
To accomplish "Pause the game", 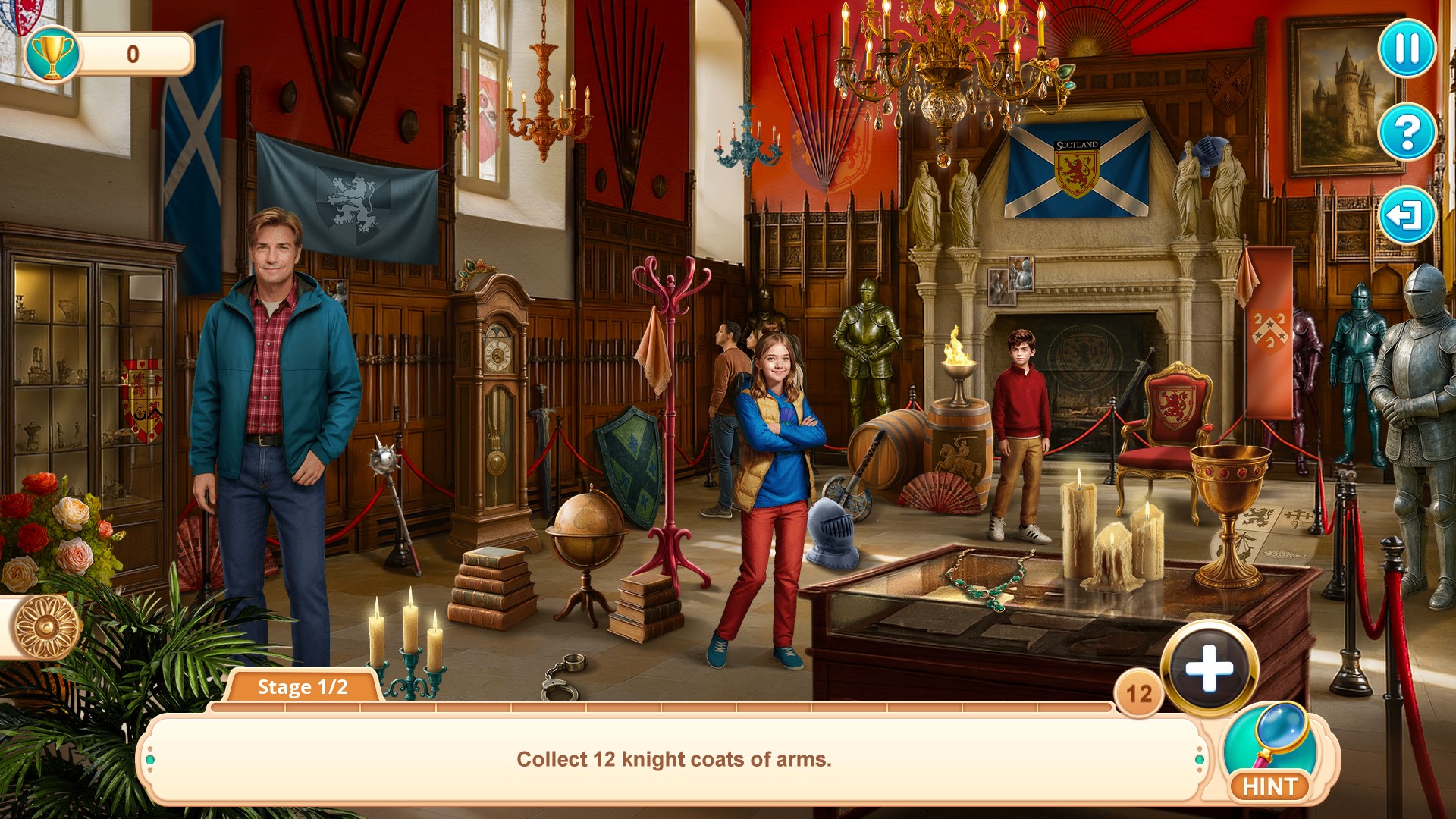I will tap(1407, 49).
